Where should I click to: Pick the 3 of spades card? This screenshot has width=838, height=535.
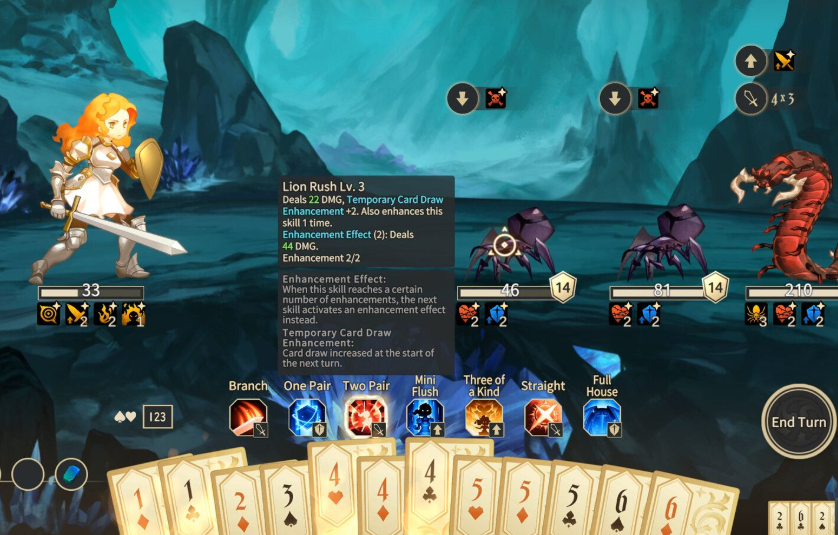(287, 500)
